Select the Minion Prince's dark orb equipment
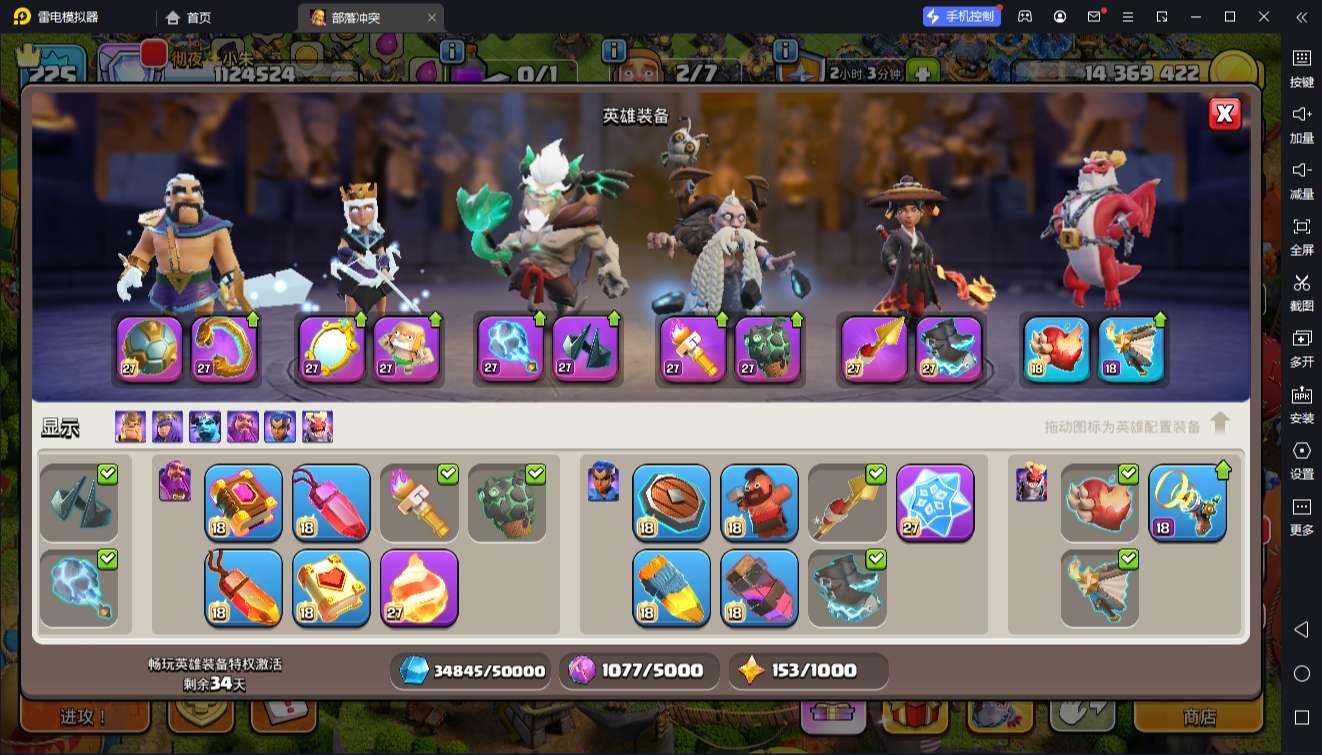This screenshot has height=755, width=1322. (510, 349)
